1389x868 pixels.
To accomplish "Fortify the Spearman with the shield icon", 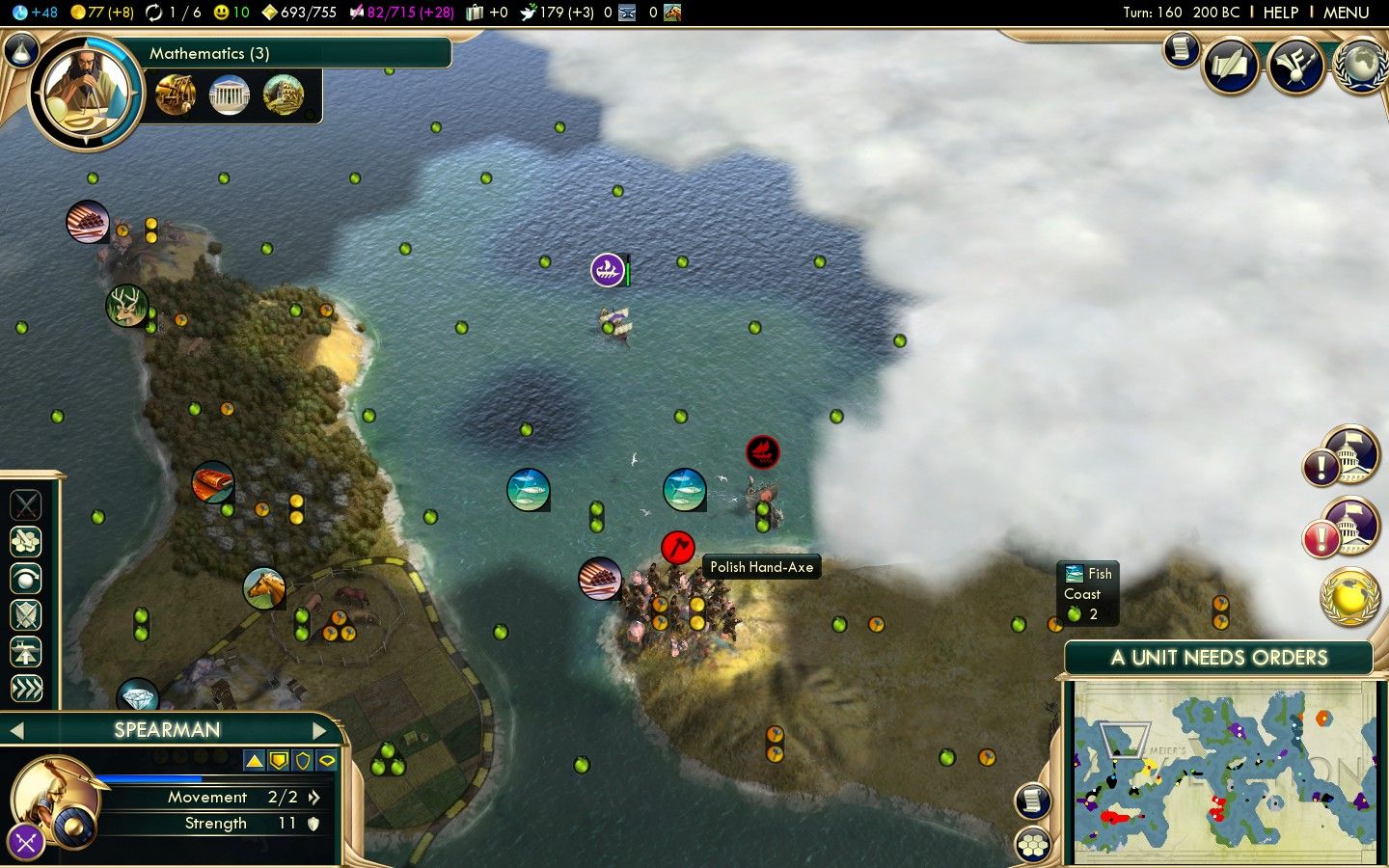I will tap(25, 614).
